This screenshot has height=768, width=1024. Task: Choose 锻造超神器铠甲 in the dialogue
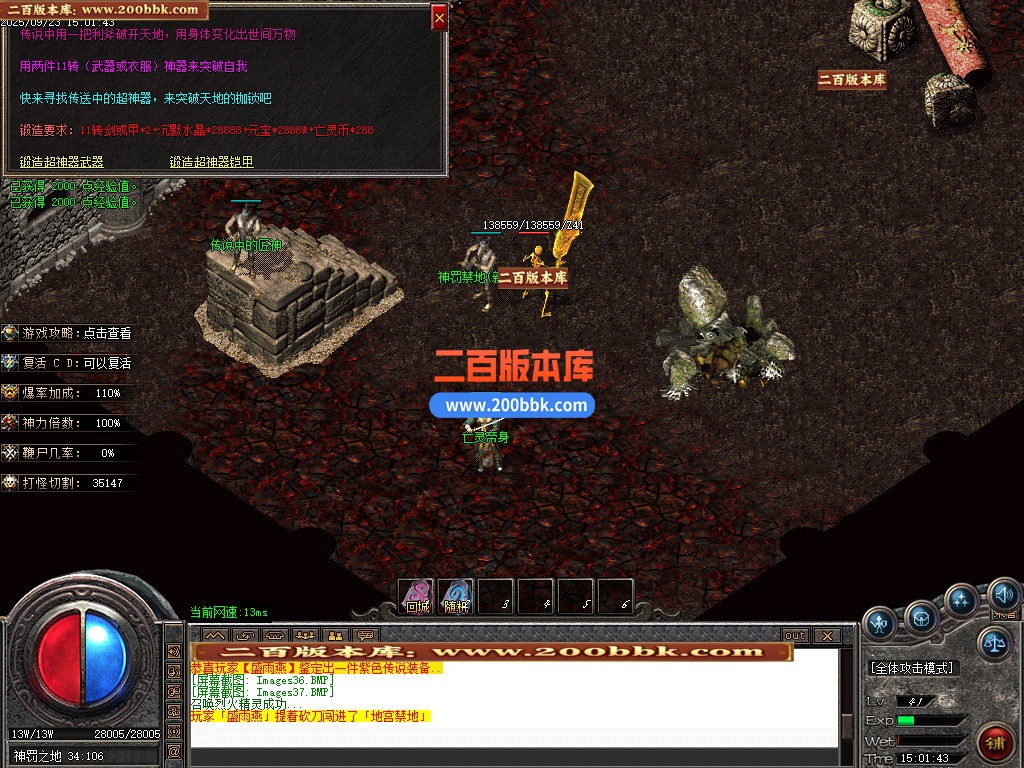click(211, 162)
